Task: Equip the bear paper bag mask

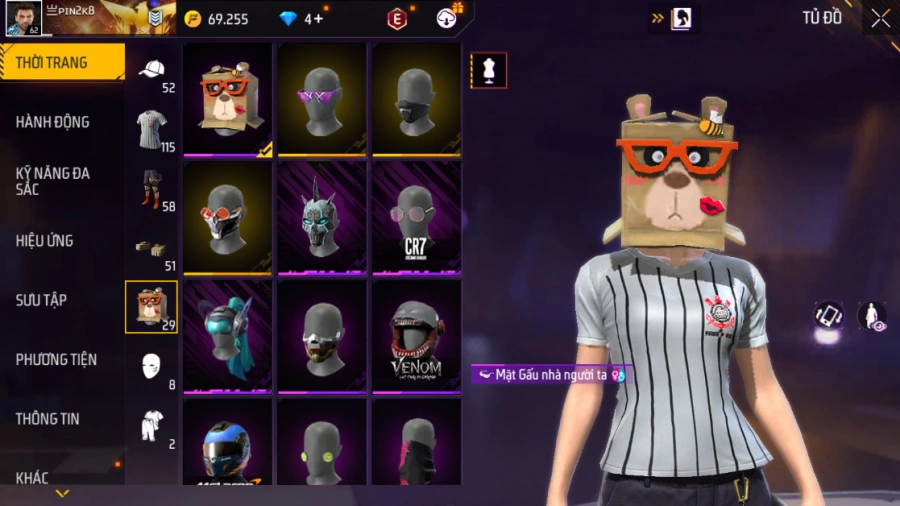Action: [x=227, y=100]
